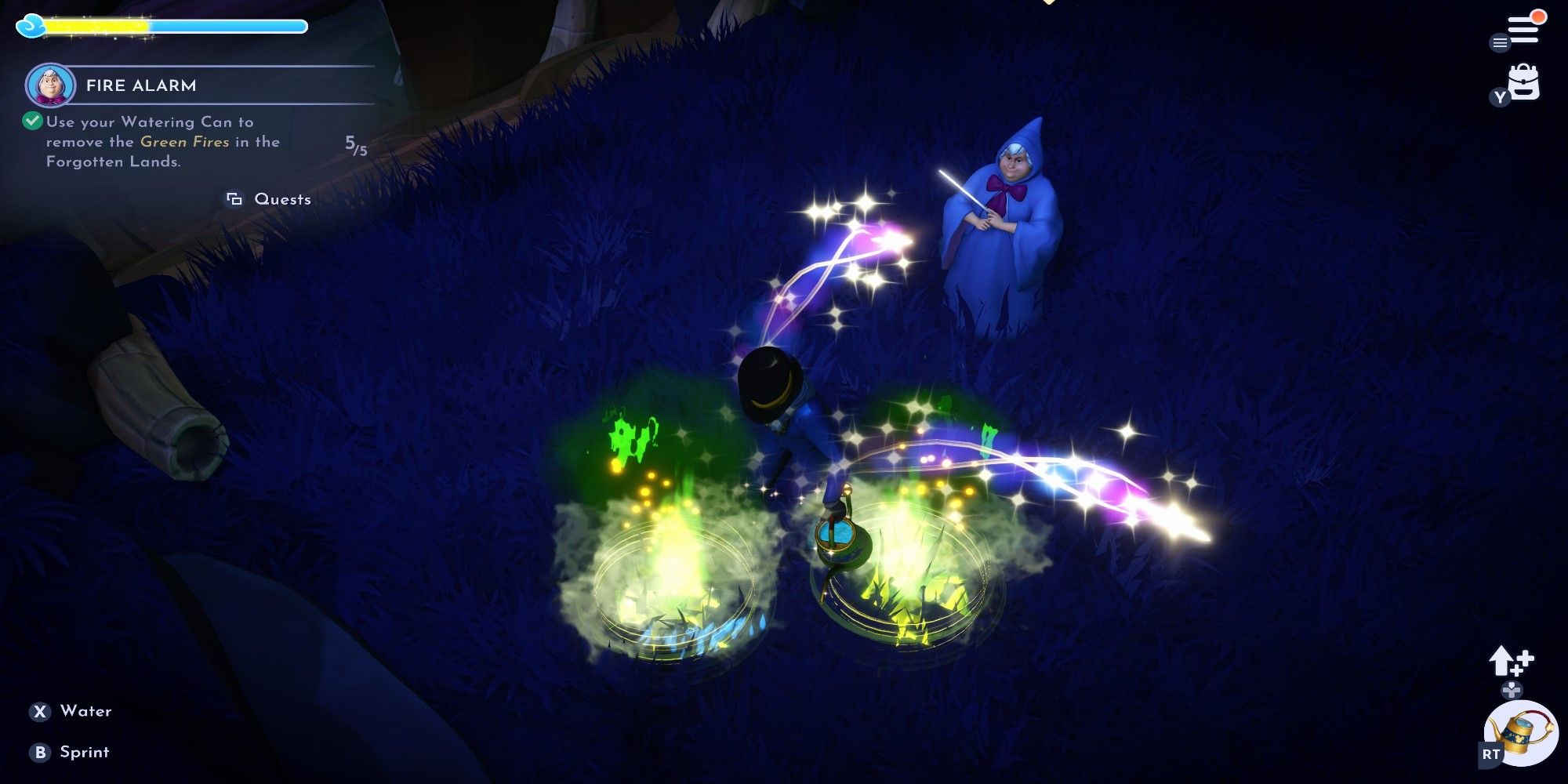Click the Fairy Godmother quest portrait
1568x784 pixels.
pyautogui.click(x=52, y=83)
